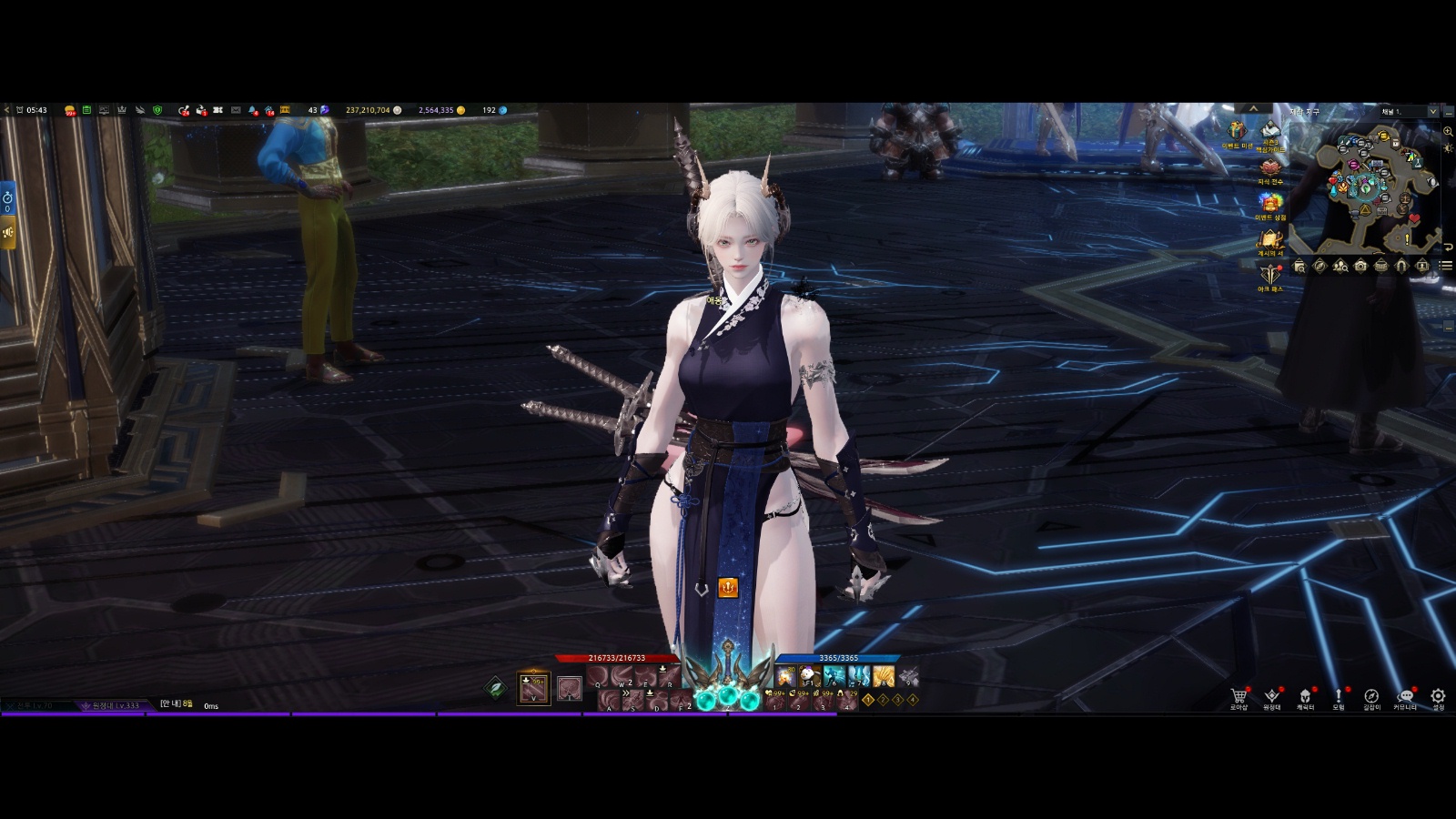The image size is (1456, 819).
Task: Use the chicken mount item in F1 slot
Action: tap(809, 676)
